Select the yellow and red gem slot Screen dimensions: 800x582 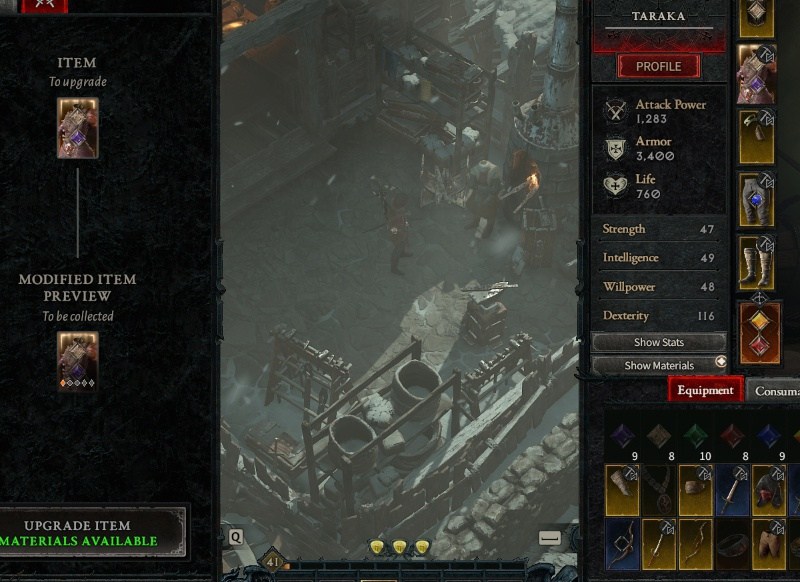coord(760,333)
